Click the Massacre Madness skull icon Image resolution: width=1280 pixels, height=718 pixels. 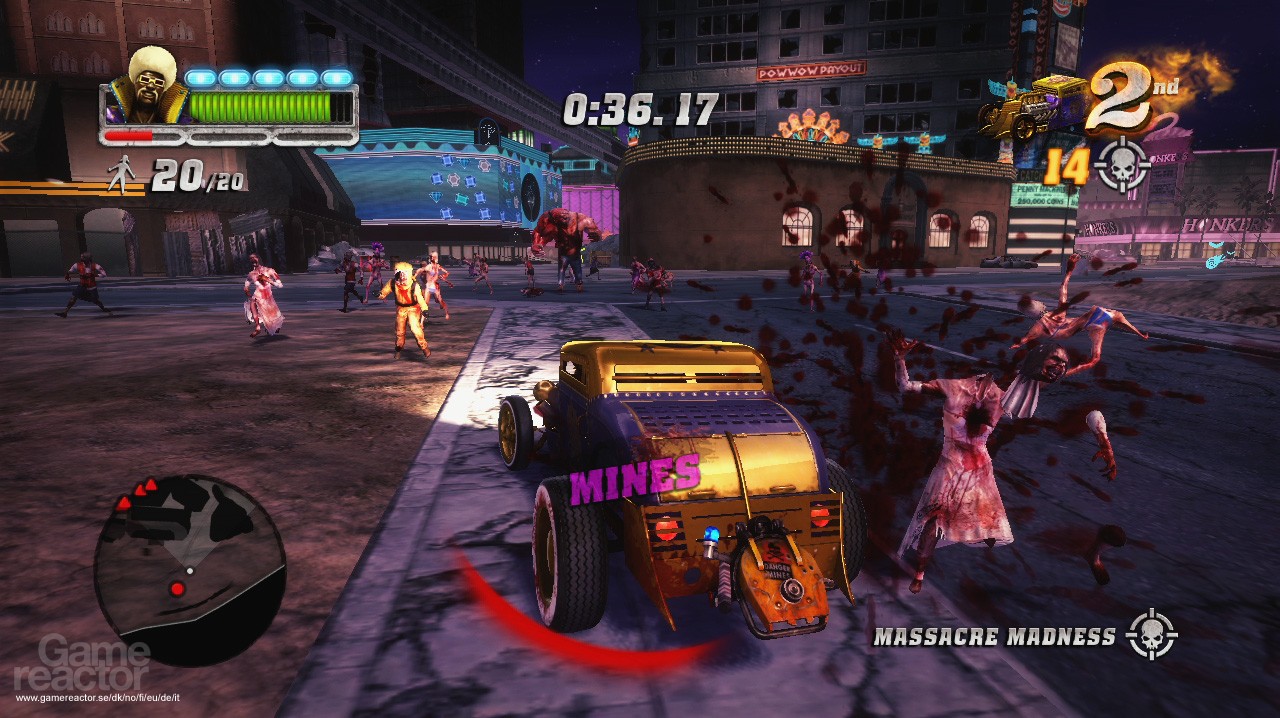1151,635
